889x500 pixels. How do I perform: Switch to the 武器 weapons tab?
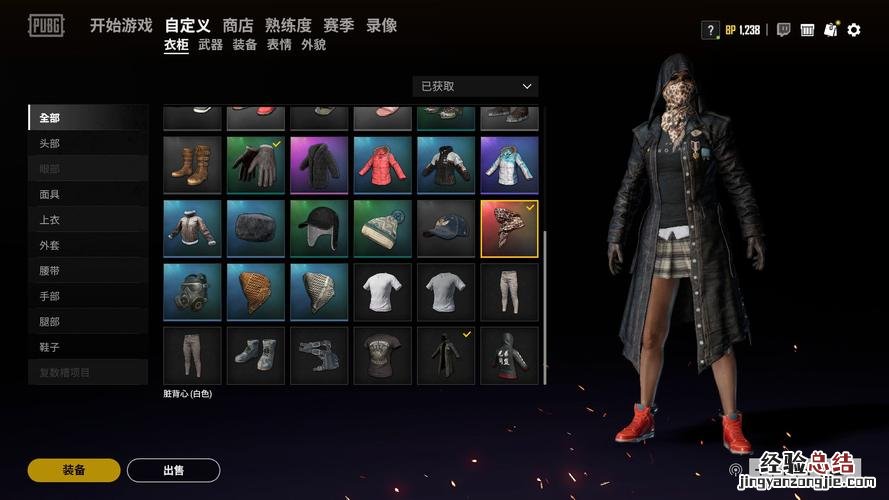point(210,45)
